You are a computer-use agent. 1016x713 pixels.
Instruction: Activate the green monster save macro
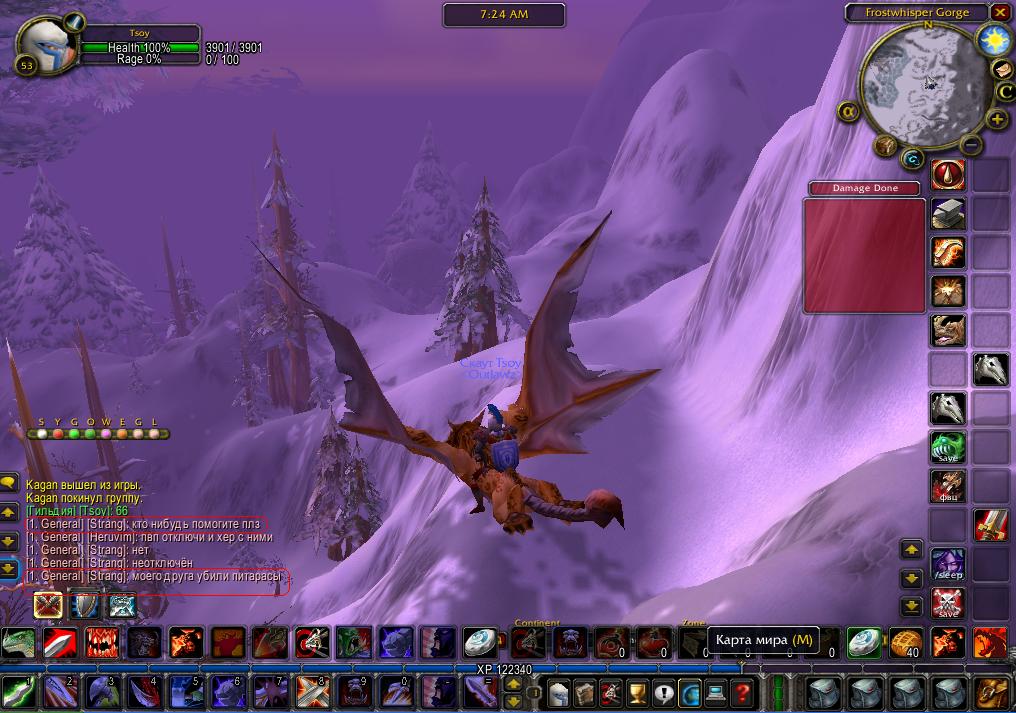pos(948,447)
